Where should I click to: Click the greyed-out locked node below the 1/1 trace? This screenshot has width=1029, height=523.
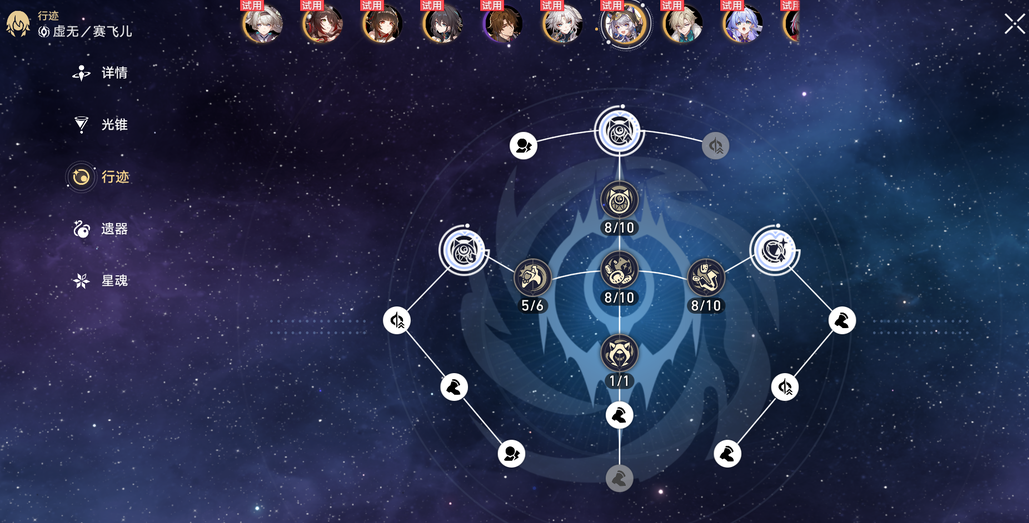(619, 478)
